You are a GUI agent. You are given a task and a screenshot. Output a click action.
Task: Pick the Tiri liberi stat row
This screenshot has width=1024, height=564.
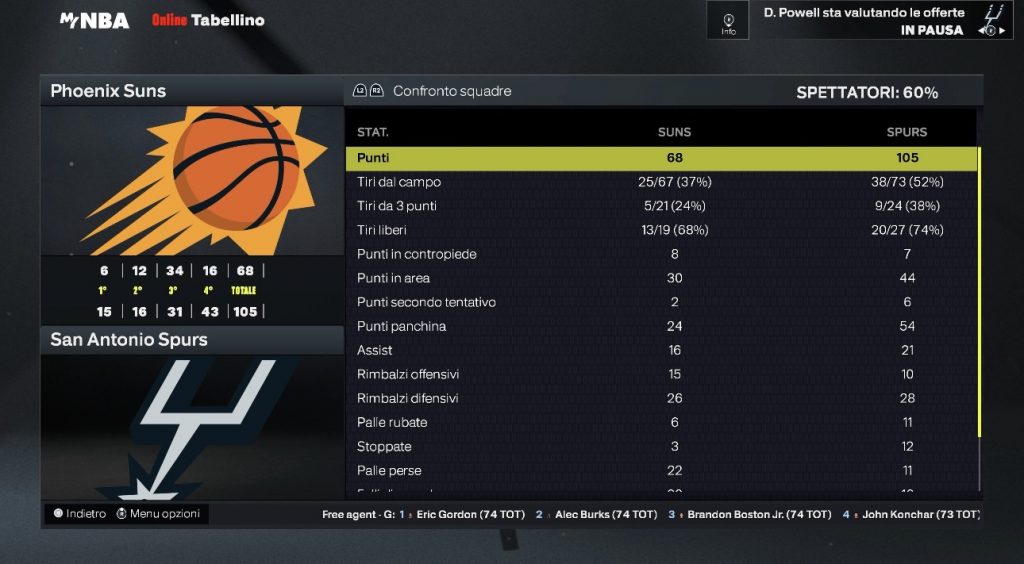(x=661, y=230)
